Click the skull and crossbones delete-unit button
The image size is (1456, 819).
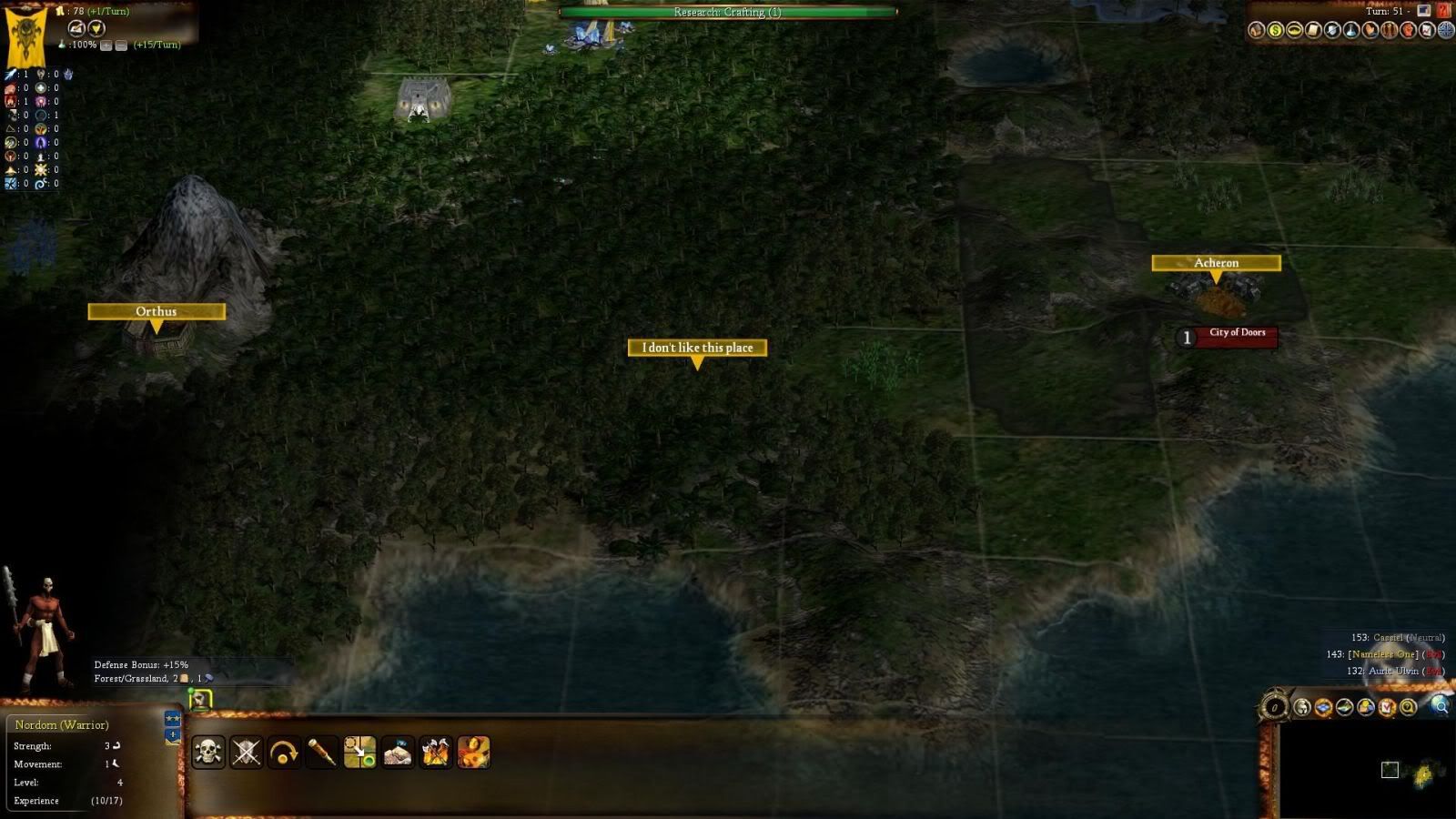tap(208, 753)
